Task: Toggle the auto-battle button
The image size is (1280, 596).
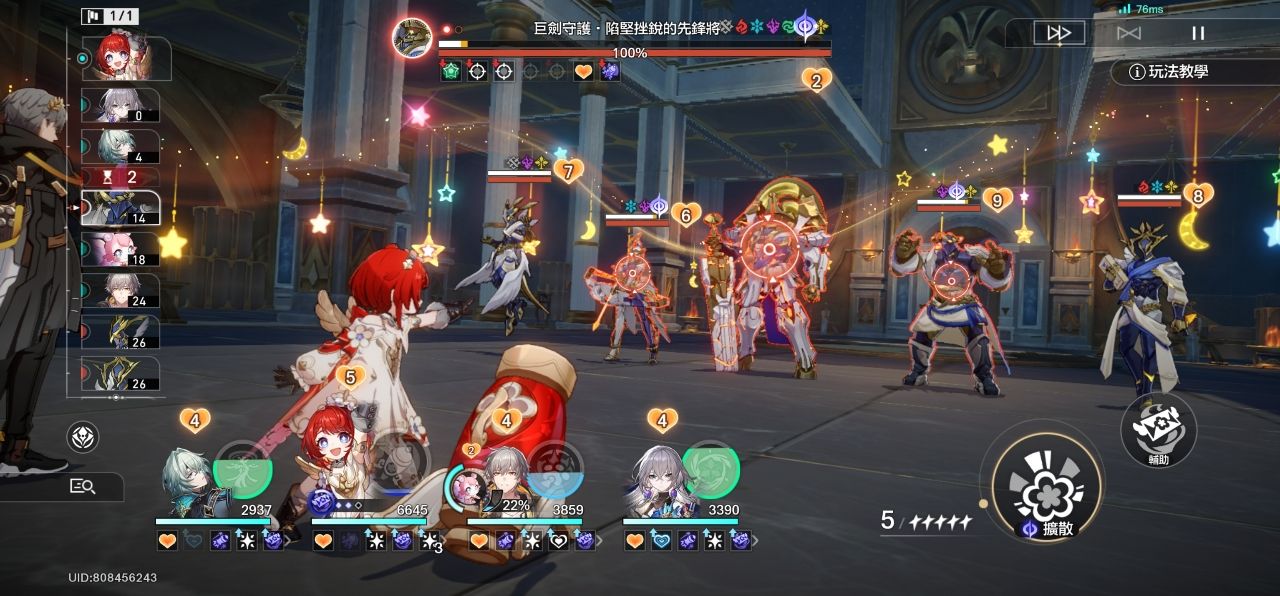Action: (1128, 33)
